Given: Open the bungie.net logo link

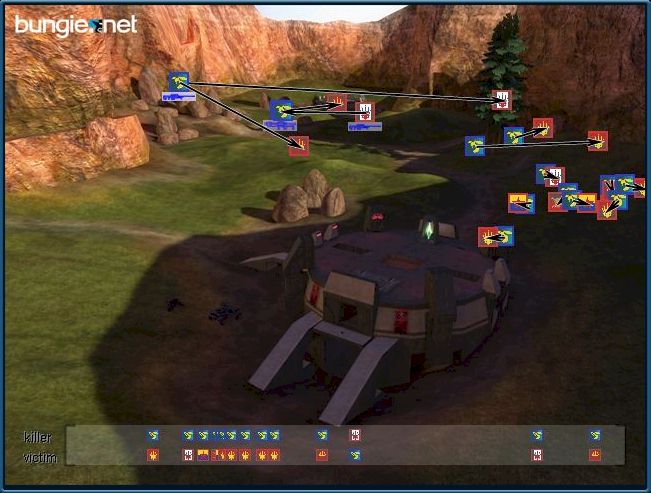Looking at the screenshot, I should [75, 24].
